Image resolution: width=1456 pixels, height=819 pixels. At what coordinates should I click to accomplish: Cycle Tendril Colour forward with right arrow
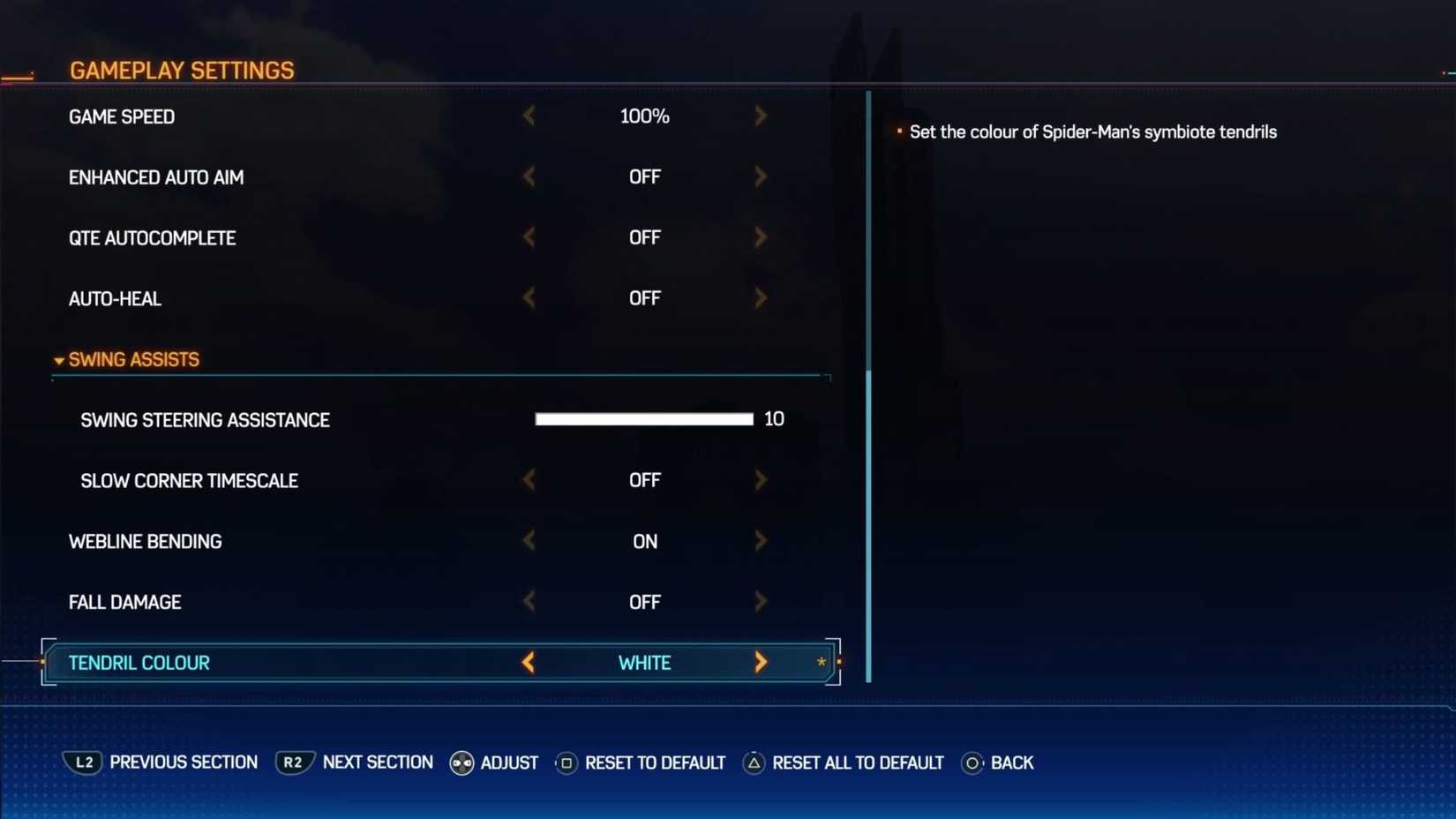tap(761, 662)
